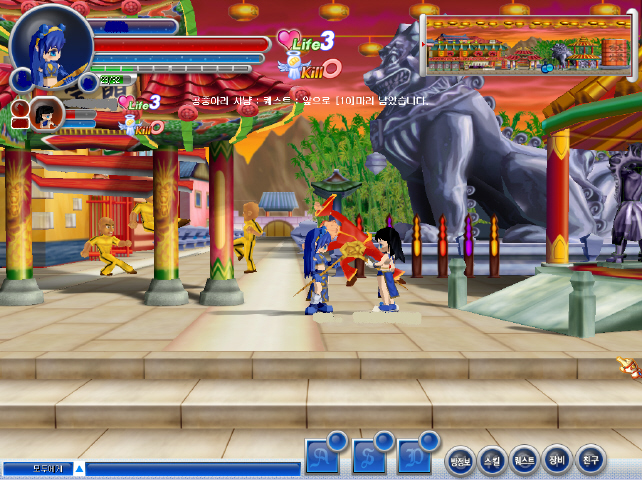Screen dimensions: 642x480
Task: Open the Skill (스킬) menu
Action: (492, 459)
